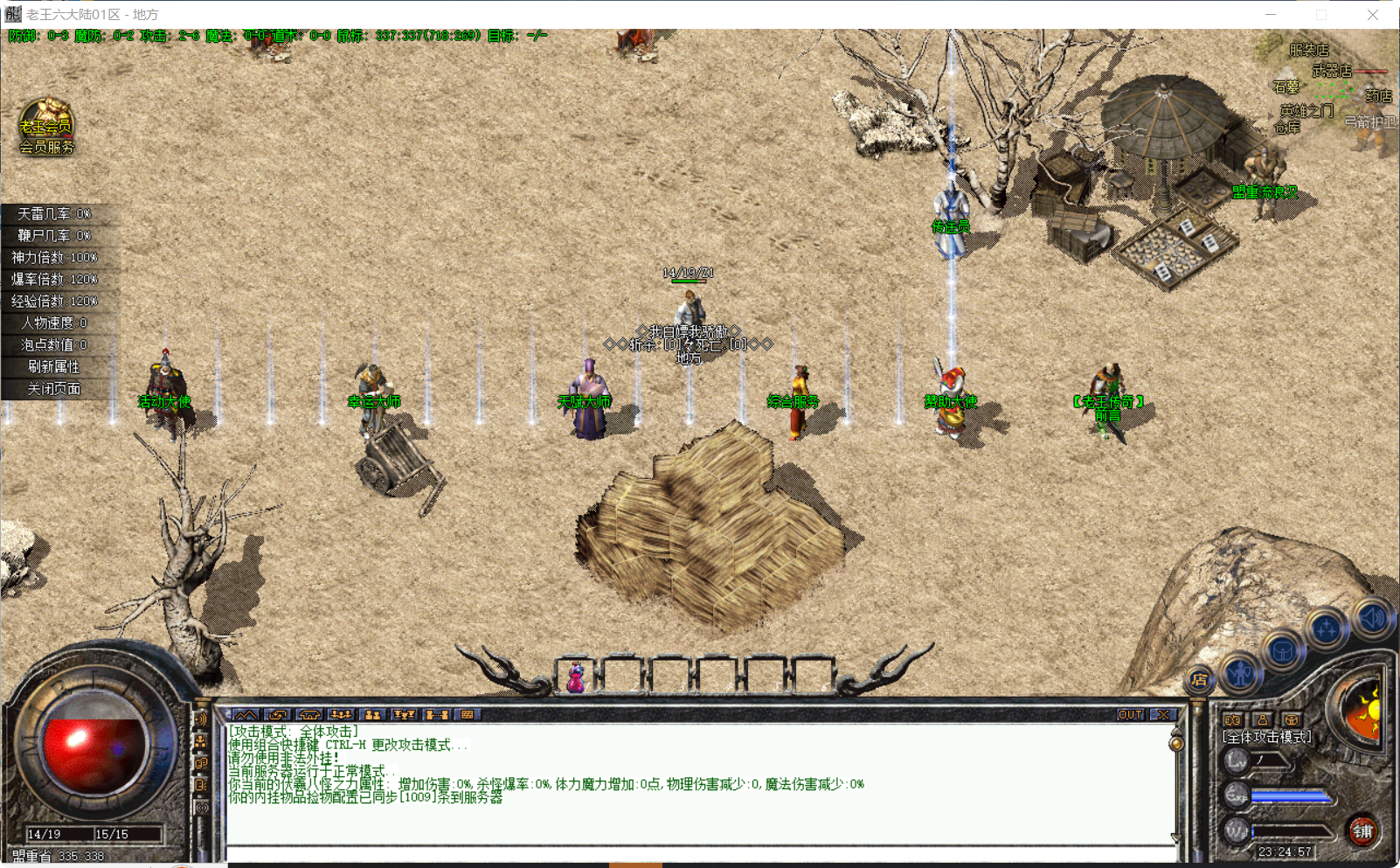Image resolution: width=1400 pixels, height=868 pixels.
Task: Collapse the chat panel using the OUT button
Action: click(x=1129, y=714)
